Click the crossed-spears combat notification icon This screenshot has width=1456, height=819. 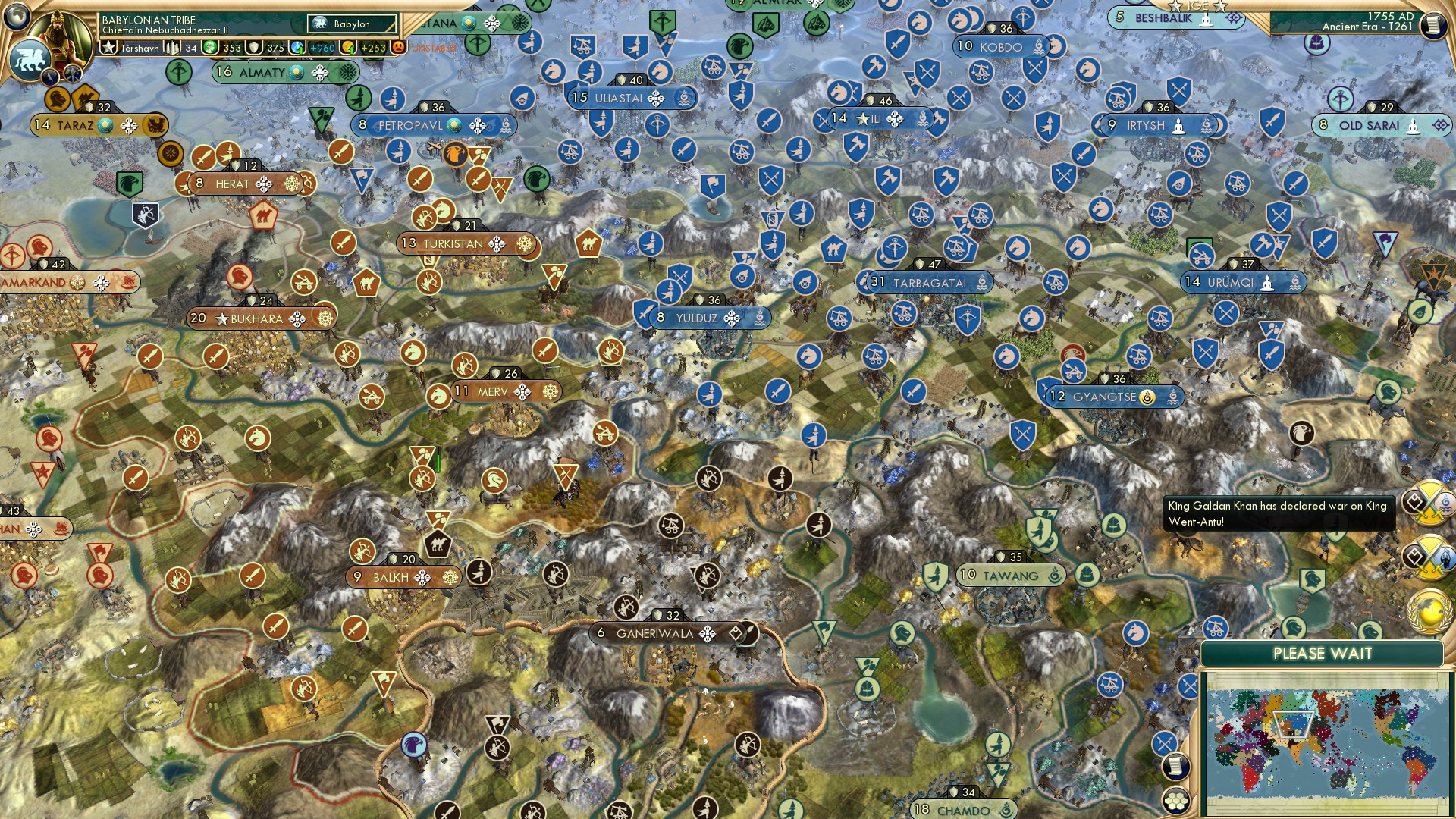(1164, 743)
